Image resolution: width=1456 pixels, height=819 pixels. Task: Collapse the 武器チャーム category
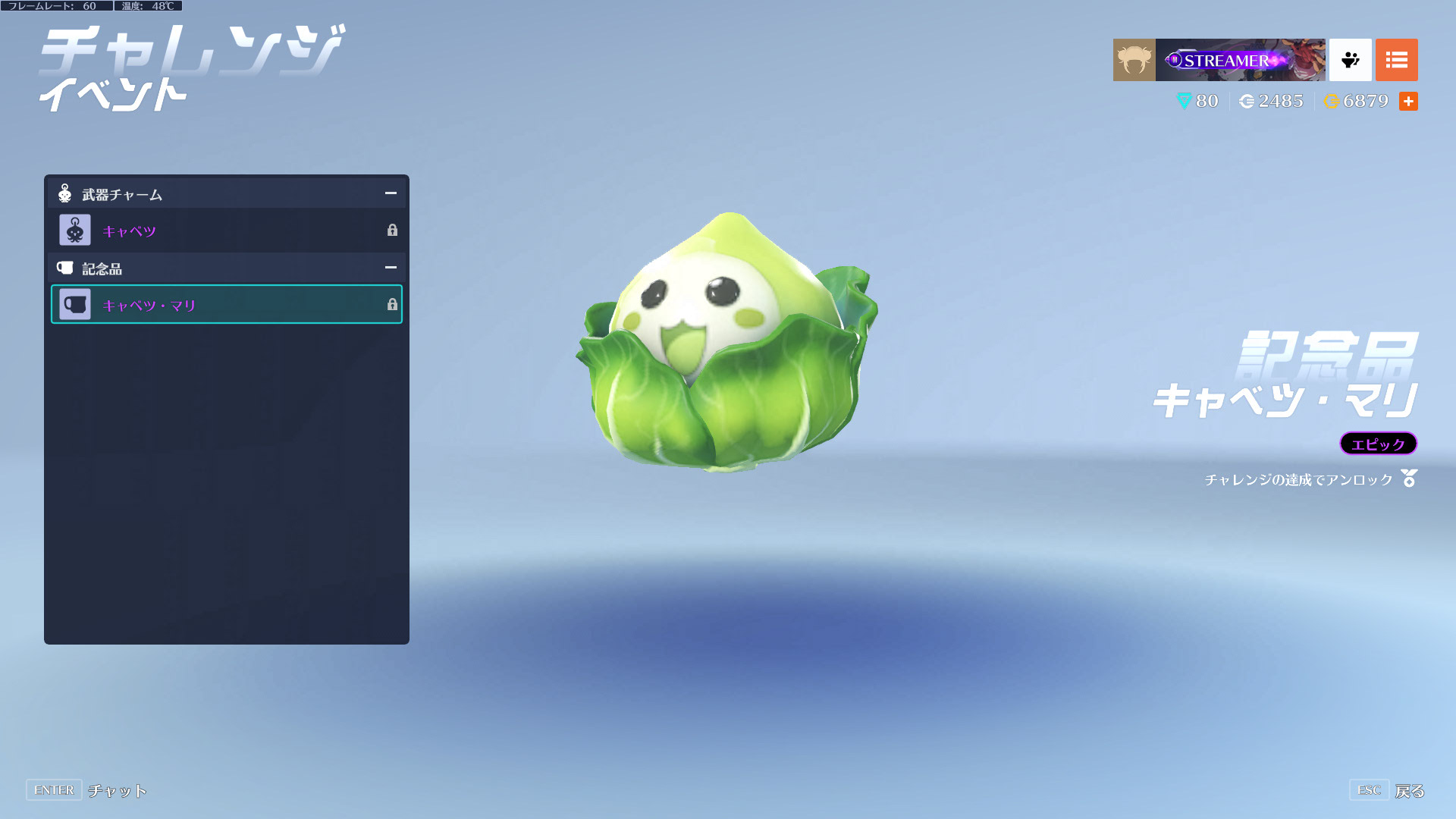(x=391, y=194)
